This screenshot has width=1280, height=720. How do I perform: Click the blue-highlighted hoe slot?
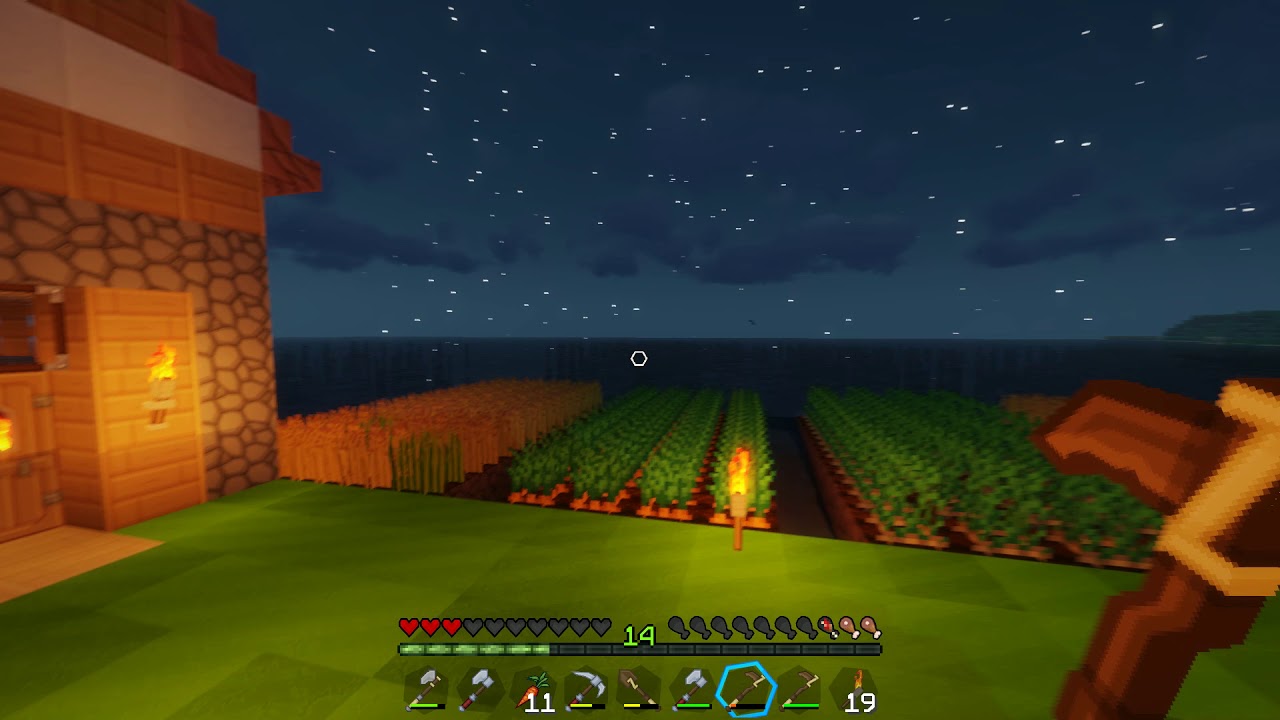coord(746,689)
